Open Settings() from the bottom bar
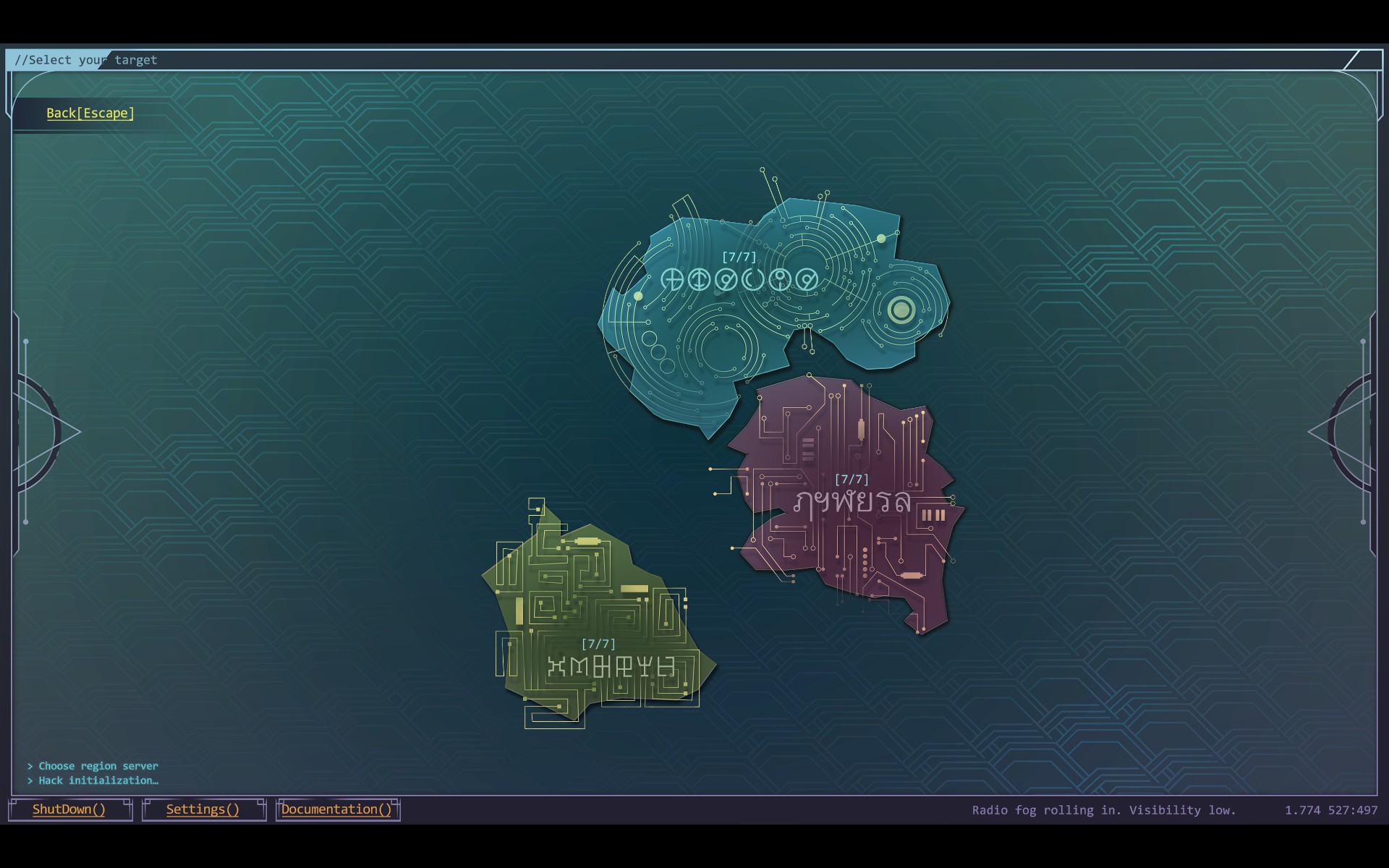The height and width of the screenshot is (868, 1389). coord(203,809)
